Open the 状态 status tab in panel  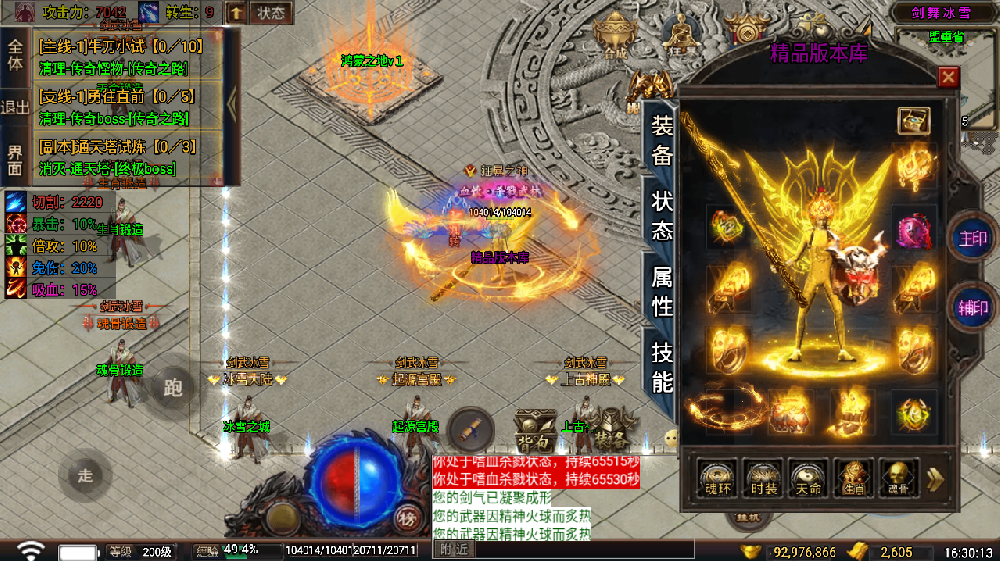[662, 213]
